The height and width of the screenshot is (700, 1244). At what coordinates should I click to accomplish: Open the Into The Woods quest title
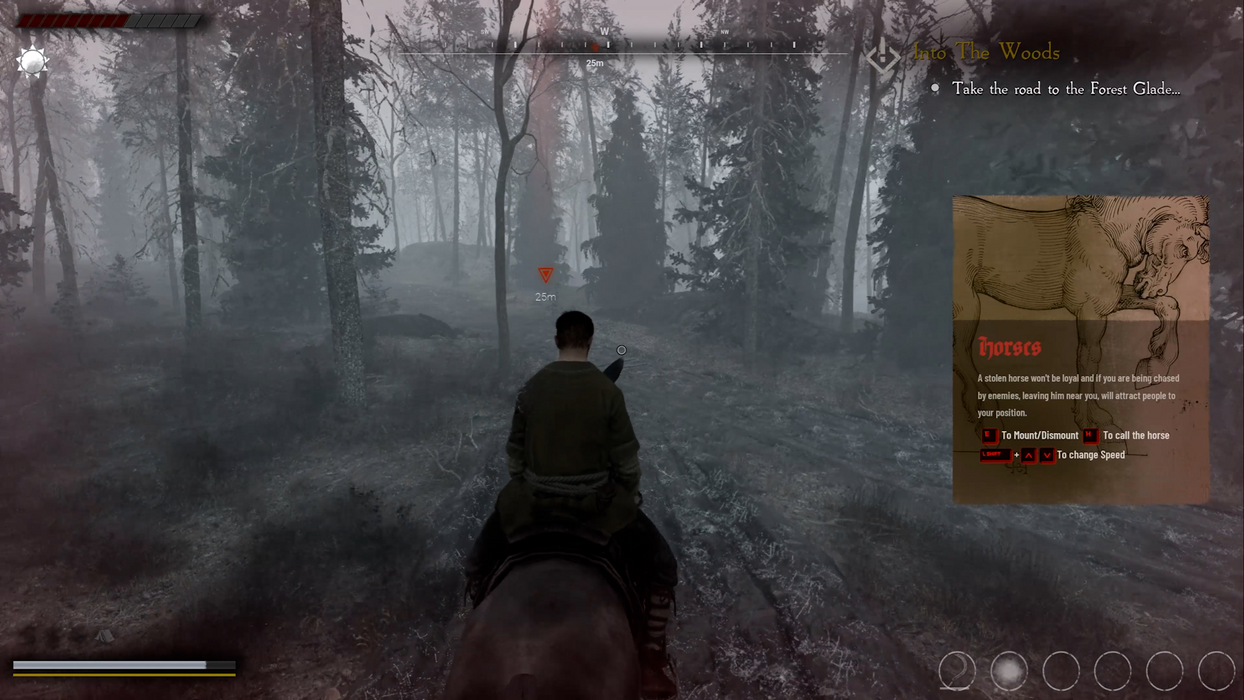[x=986, y=52]
